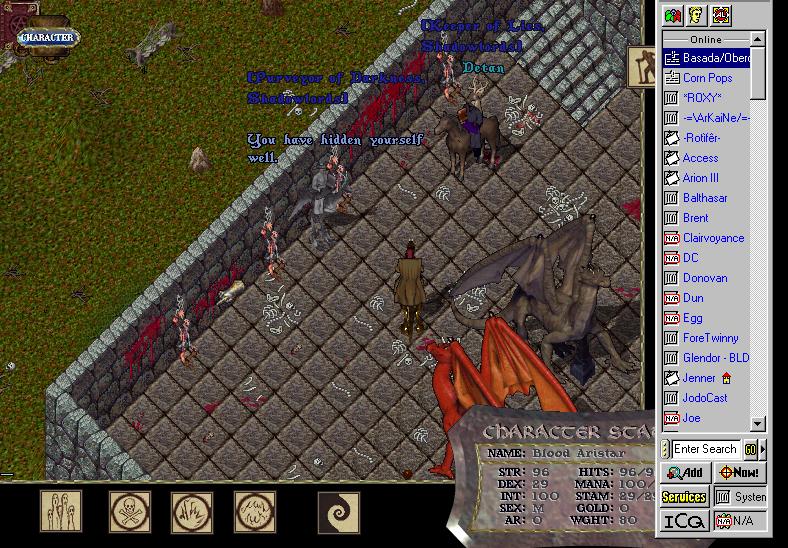Screen dimensions: 788x548
Task: Activate the four ghostly figures spell icon
Action: click(x=60, y=511)
